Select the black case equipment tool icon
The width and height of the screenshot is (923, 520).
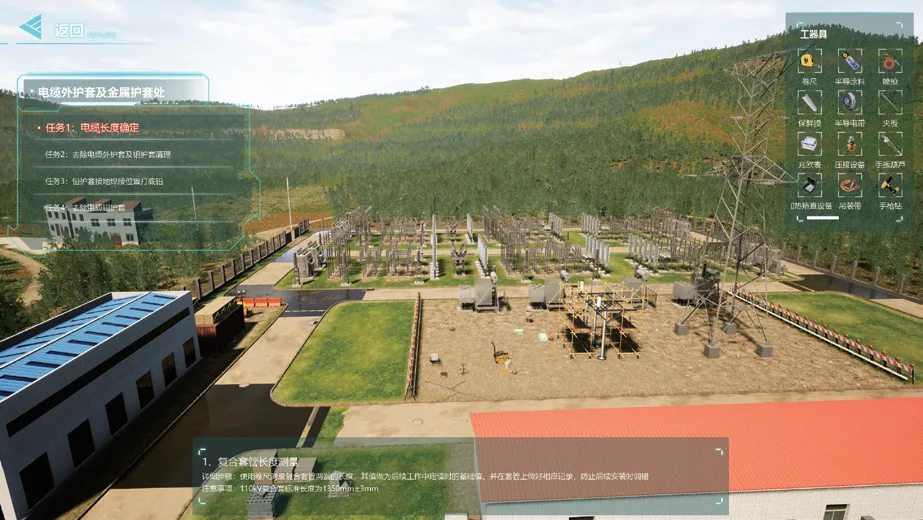pos(809,185)
